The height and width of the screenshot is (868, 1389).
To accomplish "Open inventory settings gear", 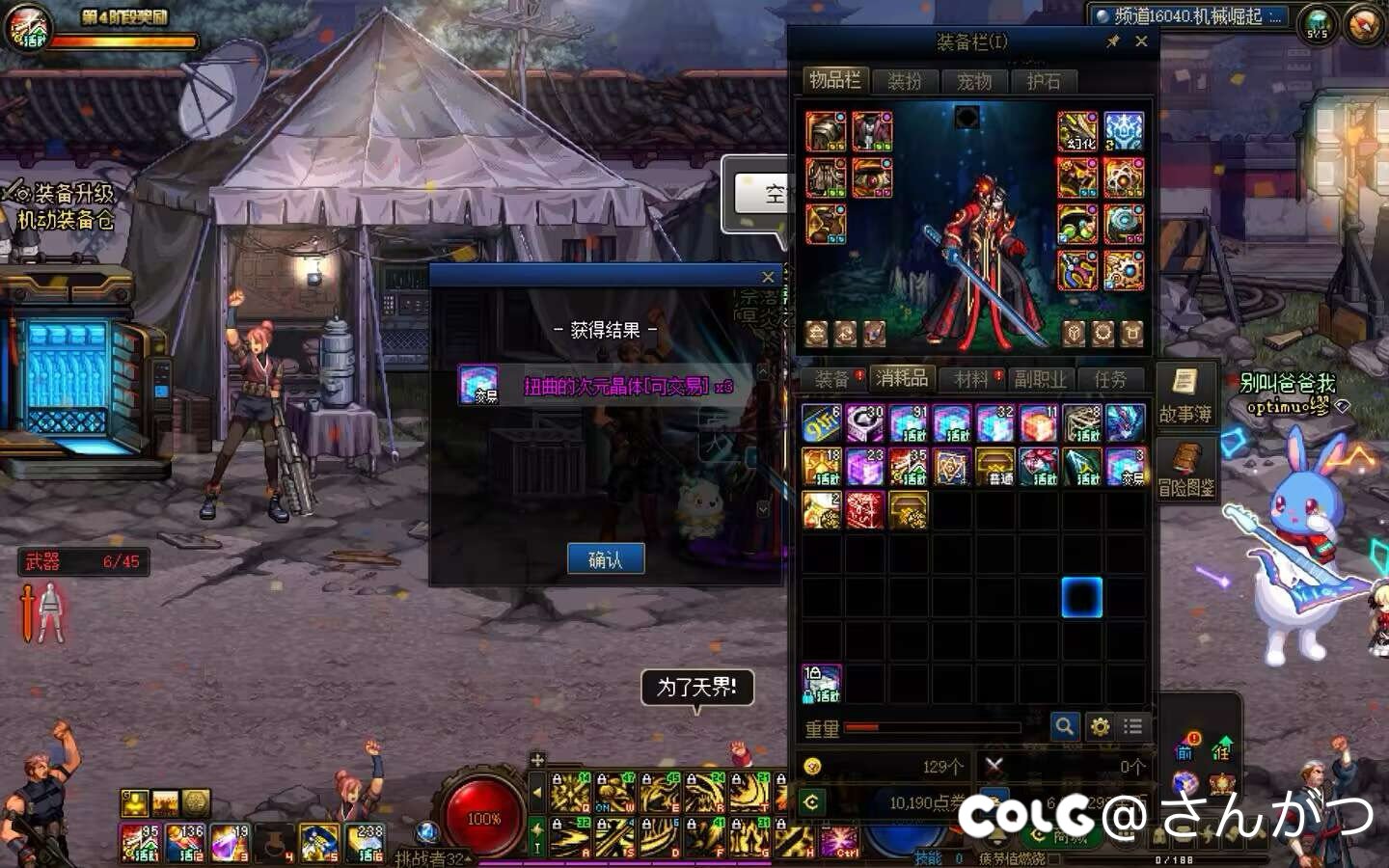I will point(1100,726).
